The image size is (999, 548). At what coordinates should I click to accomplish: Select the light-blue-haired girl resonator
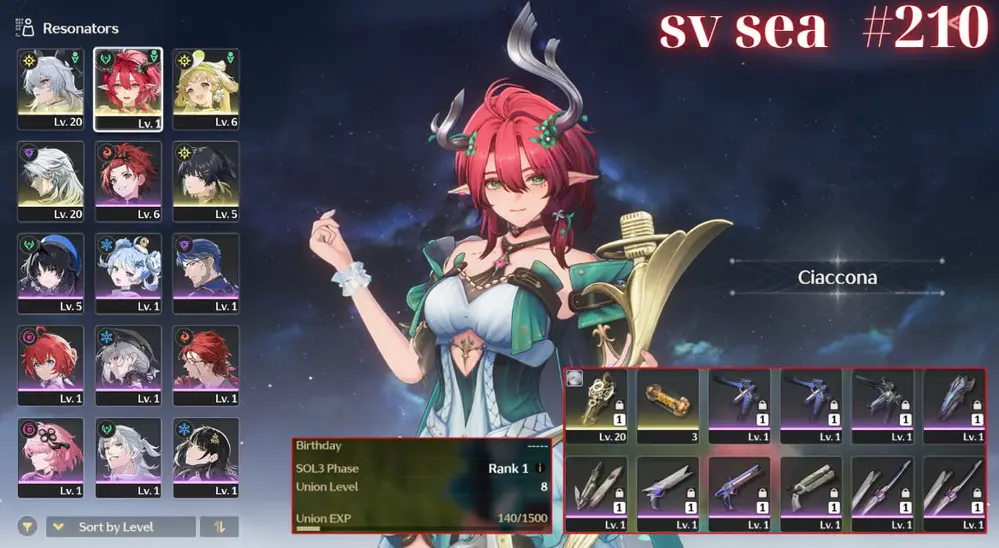pyautogui.click(x=127, y=273)
